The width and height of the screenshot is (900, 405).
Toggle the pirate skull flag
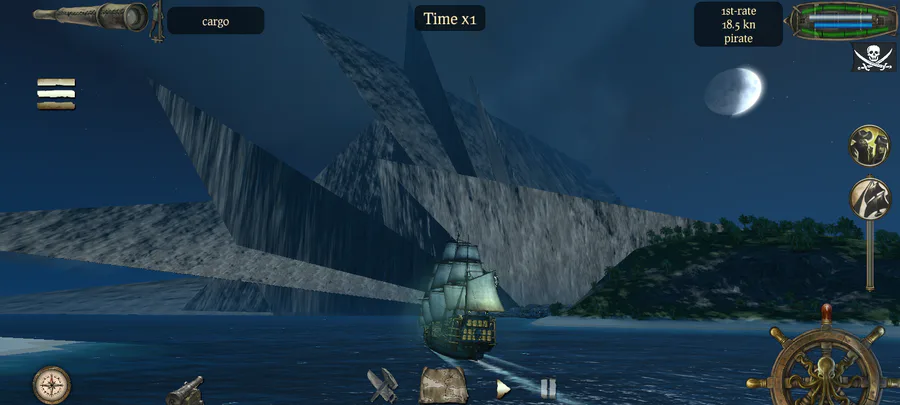(872, 57)
